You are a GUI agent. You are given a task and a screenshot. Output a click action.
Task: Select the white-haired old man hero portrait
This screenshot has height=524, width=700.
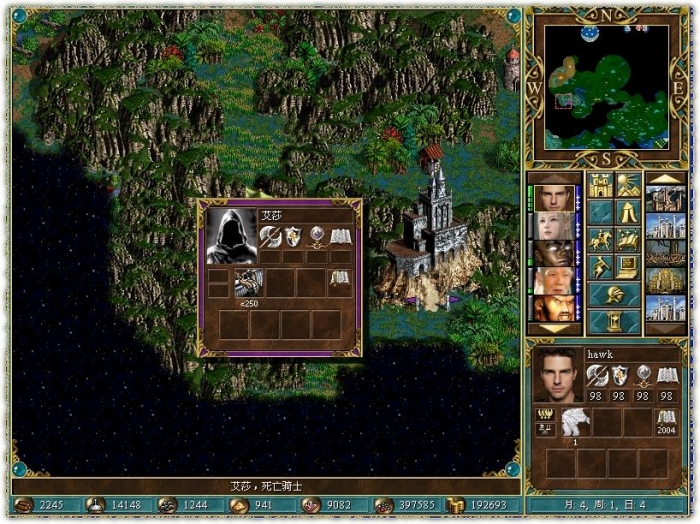point(554,280)
